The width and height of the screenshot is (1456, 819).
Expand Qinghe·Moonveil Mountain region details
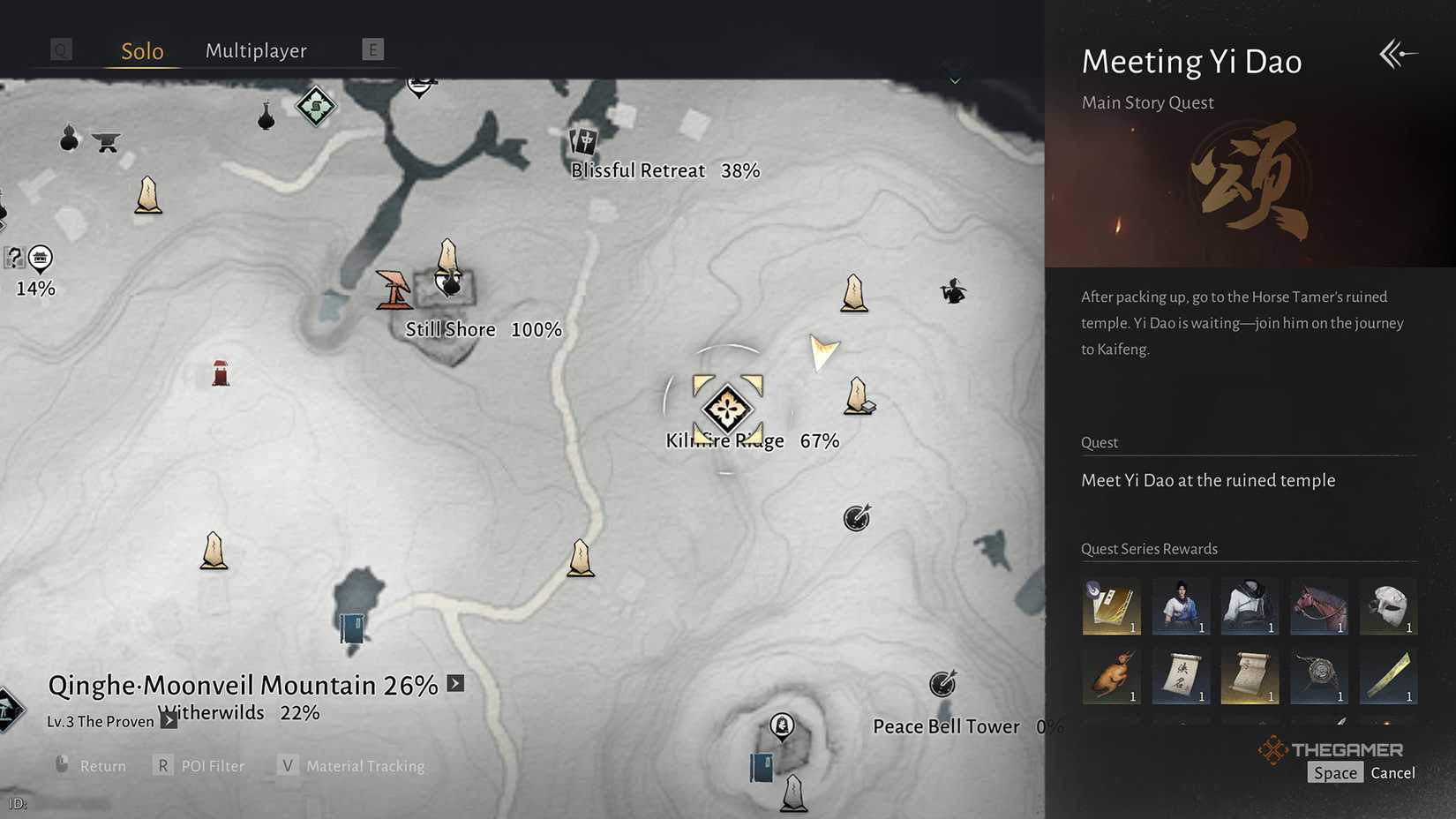coord(455,683)
